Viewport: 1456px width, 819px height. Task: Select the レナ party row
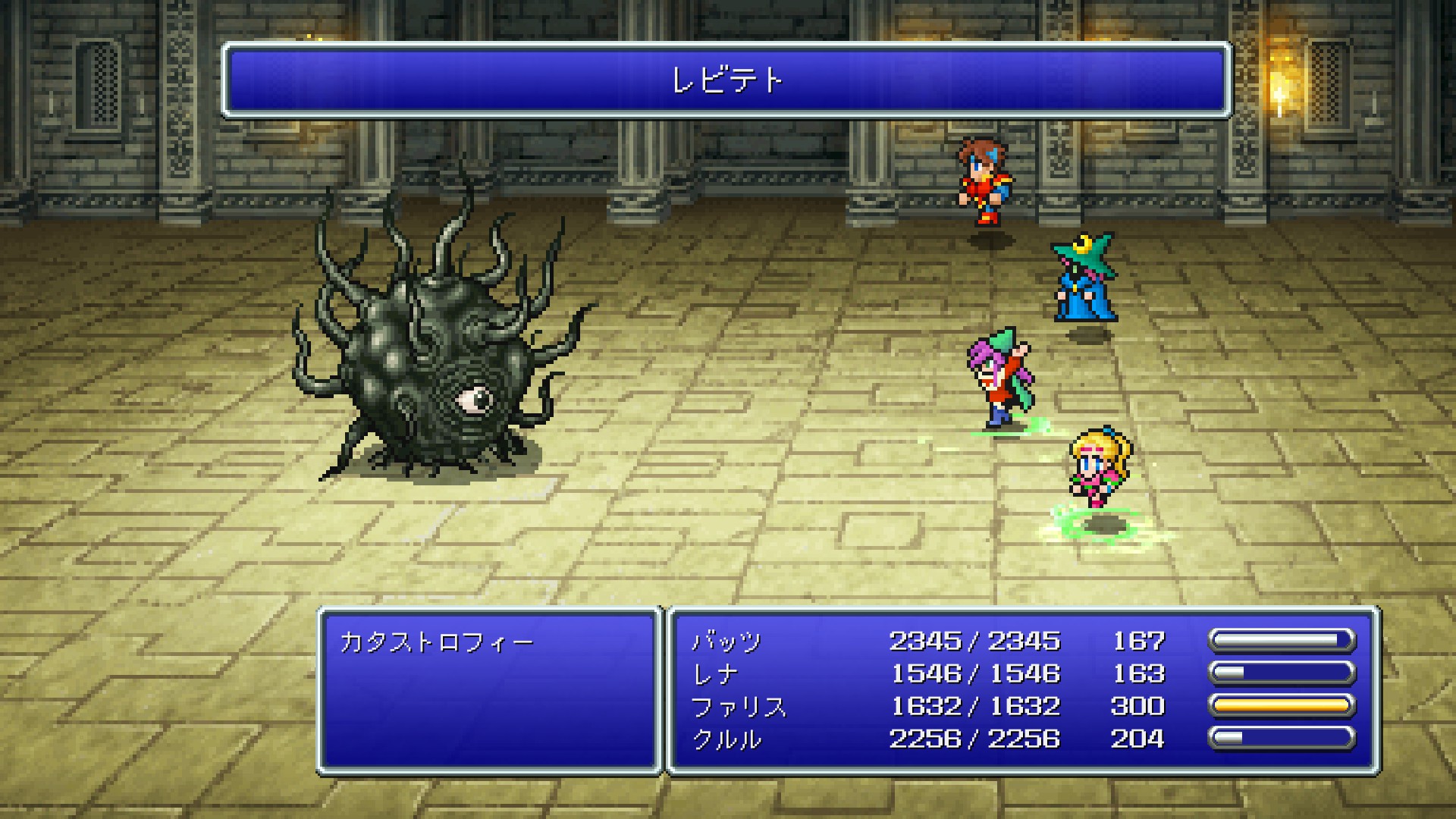pyautogui.click(x=714, y=674)
